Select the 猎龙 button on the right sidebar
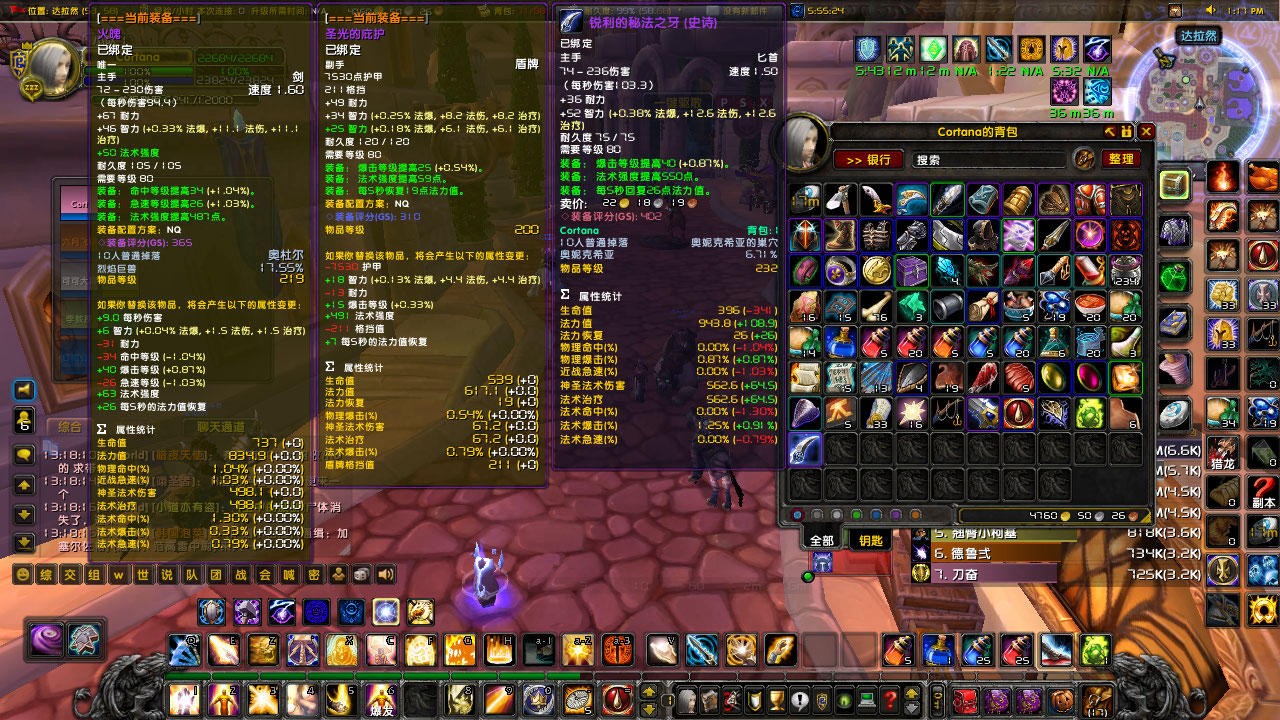This screenshot has width=1280, height=720. [x=1223, y=452]
